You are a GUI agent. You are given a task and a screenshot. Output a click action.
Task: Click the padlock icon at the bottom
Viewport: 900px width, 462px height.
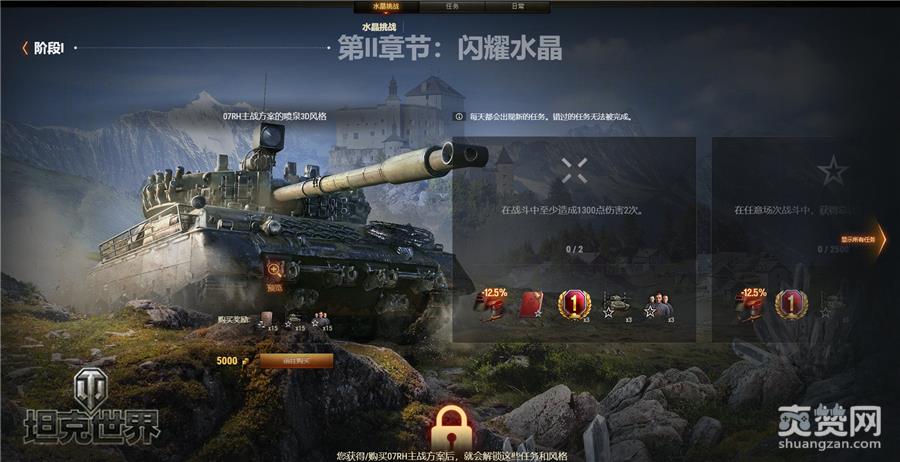[x=450, y=427]
